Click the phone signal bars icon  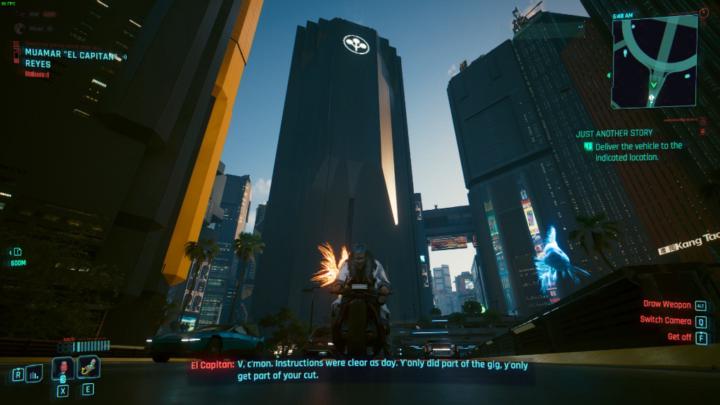(x=34, y=373)
